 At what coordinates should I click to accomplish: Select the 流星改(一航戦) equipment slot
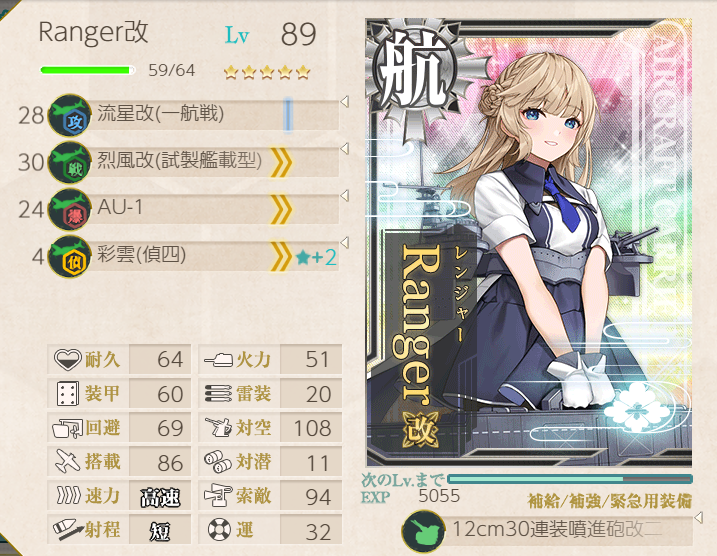click(190, 114)
